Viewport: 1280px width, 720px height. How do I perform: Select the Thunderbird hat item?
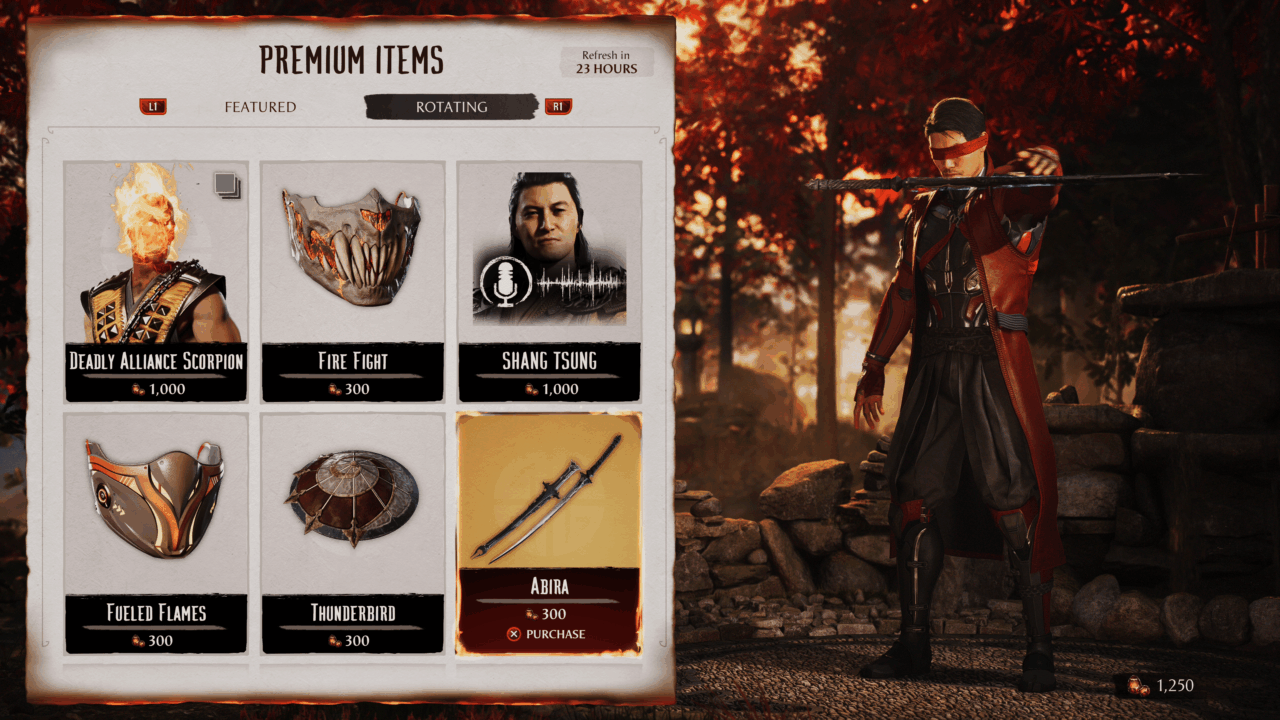[352, 532]
